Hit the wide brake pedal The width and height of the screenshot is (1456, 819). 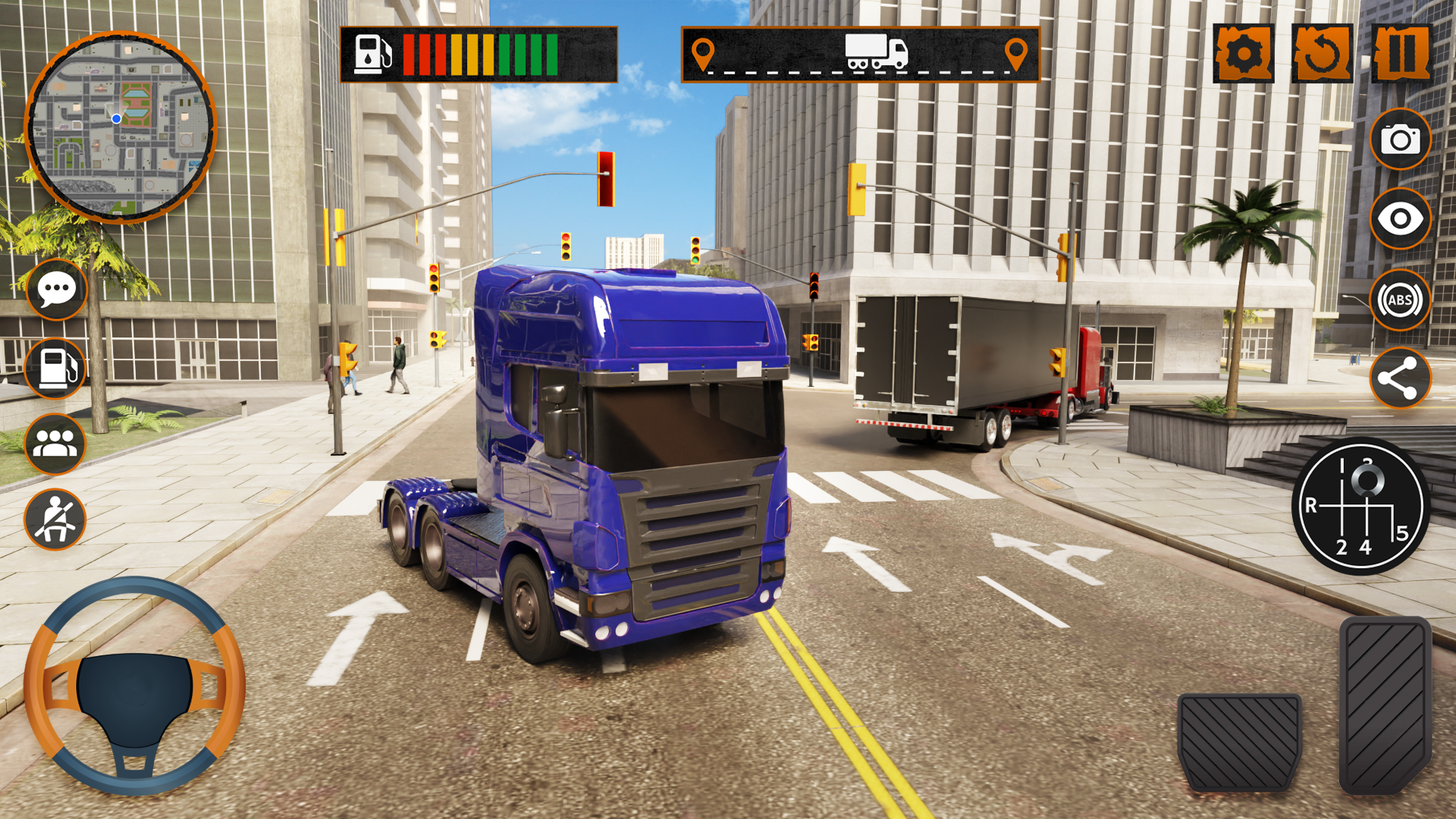tap(1239, 743)
